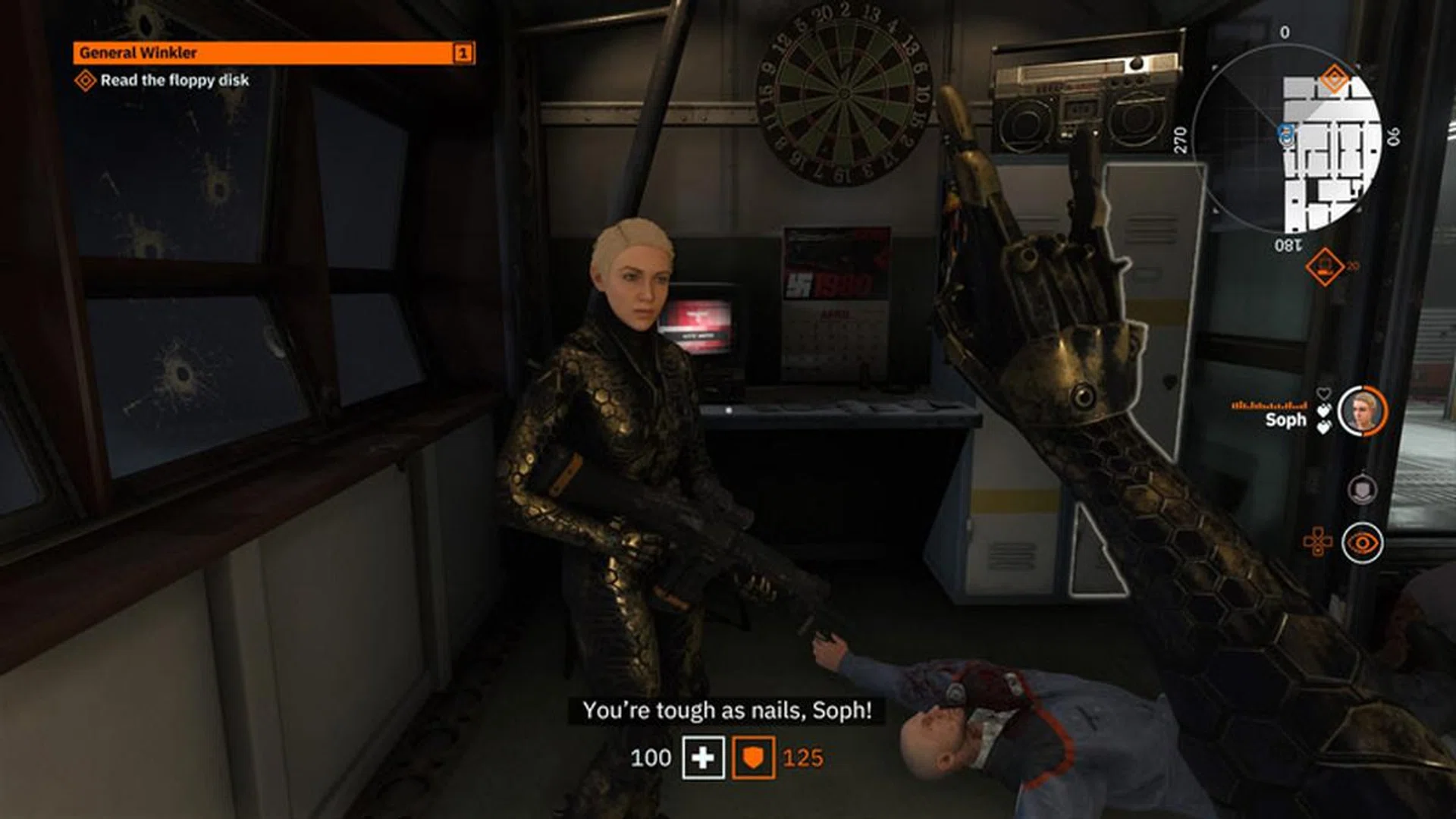Open the General Winkler mission tracker
Viewport: 1456px width, 819px height.
[273, 52]
